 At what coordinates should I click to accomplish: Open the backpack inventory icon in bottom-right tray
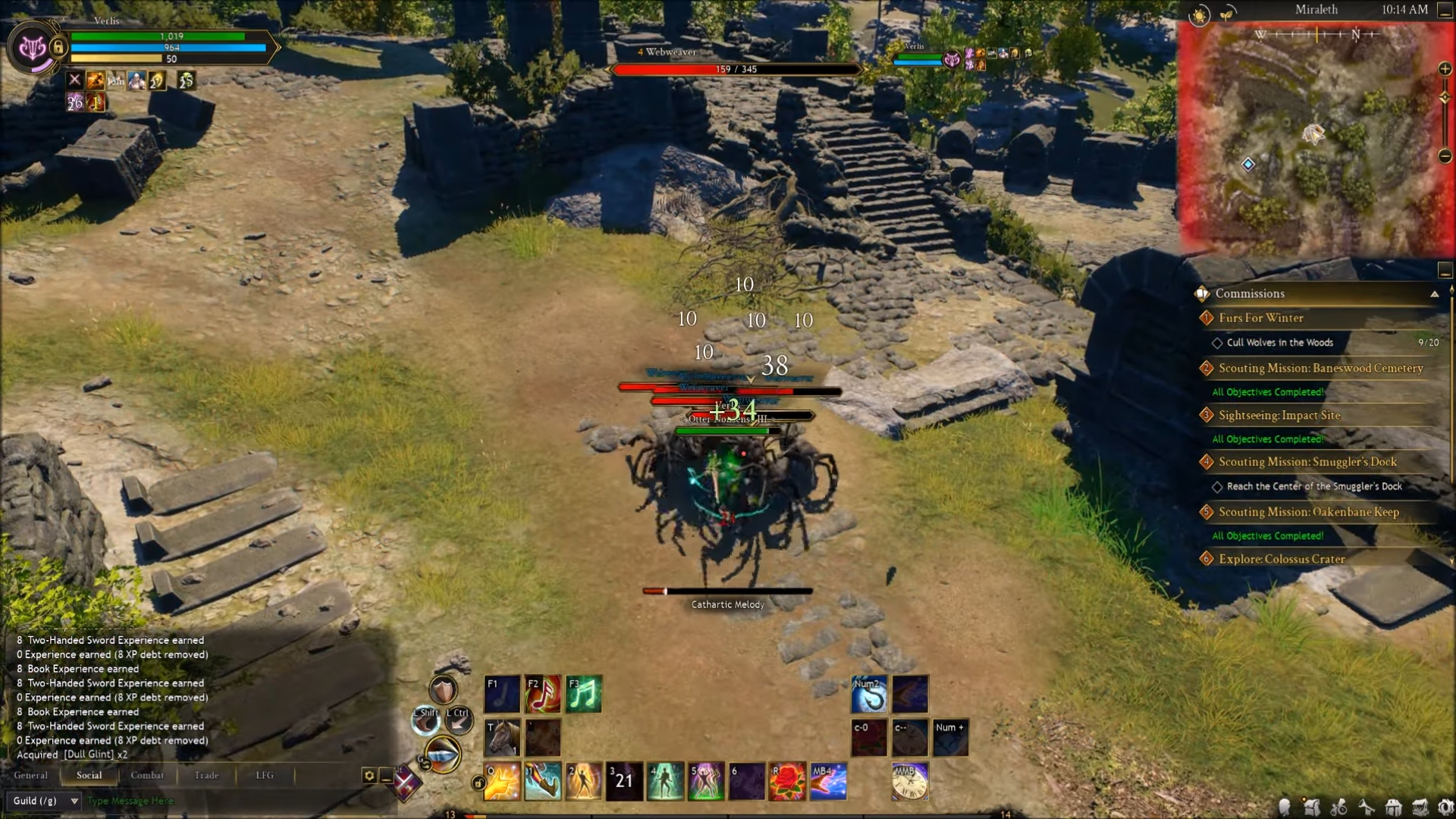pyautogui.click(x=1312, y=808)
